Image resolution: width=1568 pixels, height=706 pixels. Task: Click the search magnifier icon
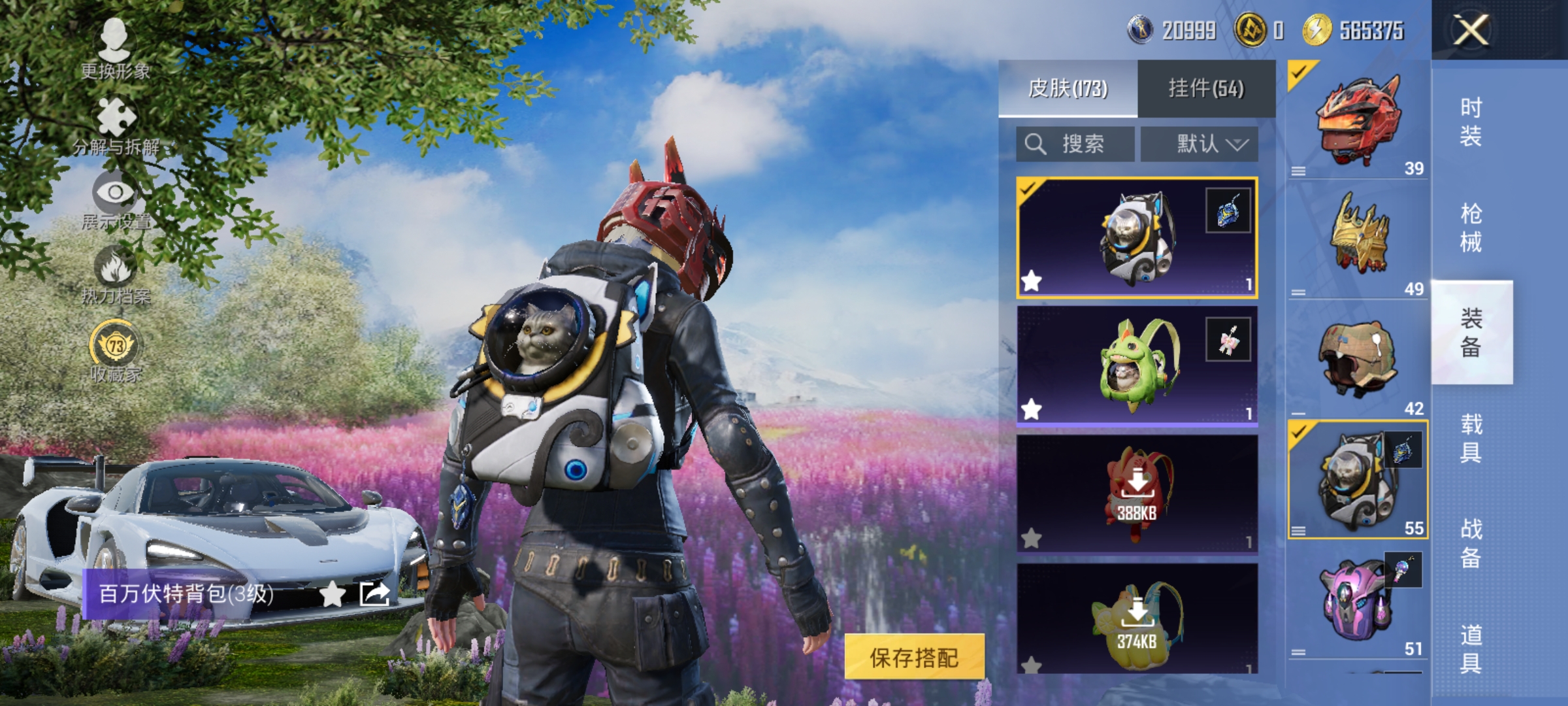[x=1037, y=144]
